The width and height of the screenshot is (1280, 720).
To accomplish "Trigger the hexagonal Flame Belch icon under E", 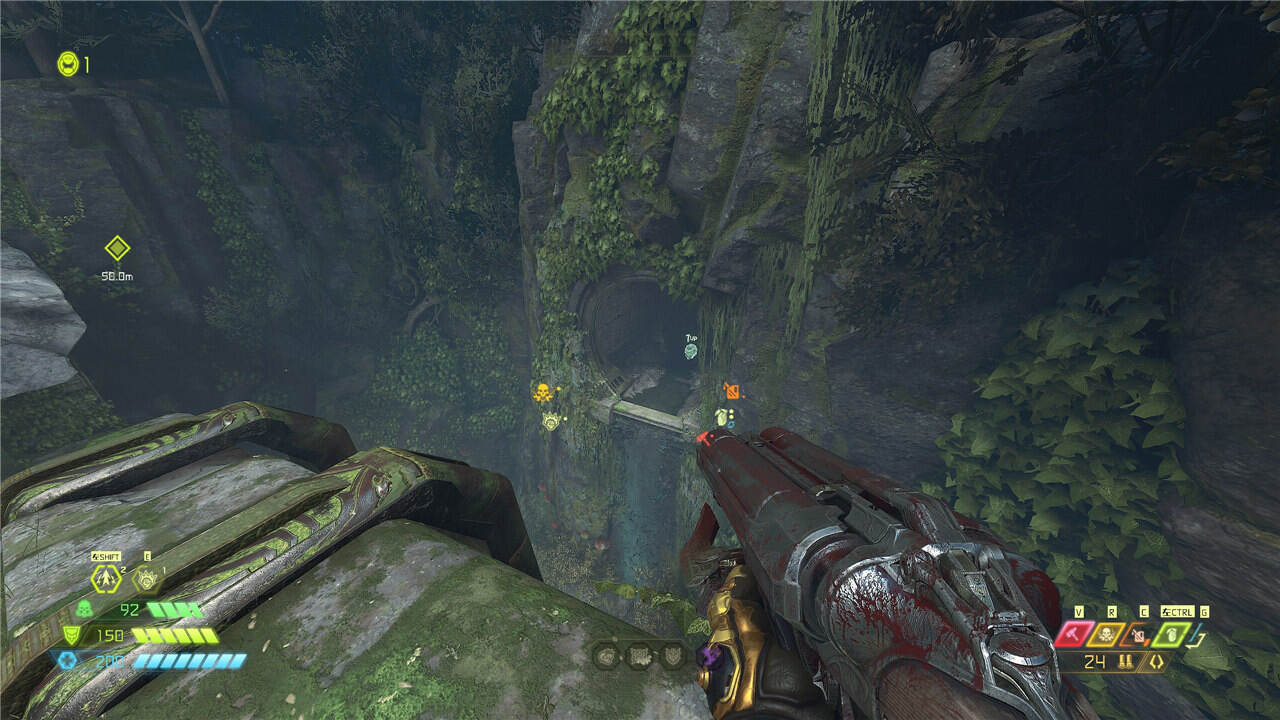I will coord(147,577).
